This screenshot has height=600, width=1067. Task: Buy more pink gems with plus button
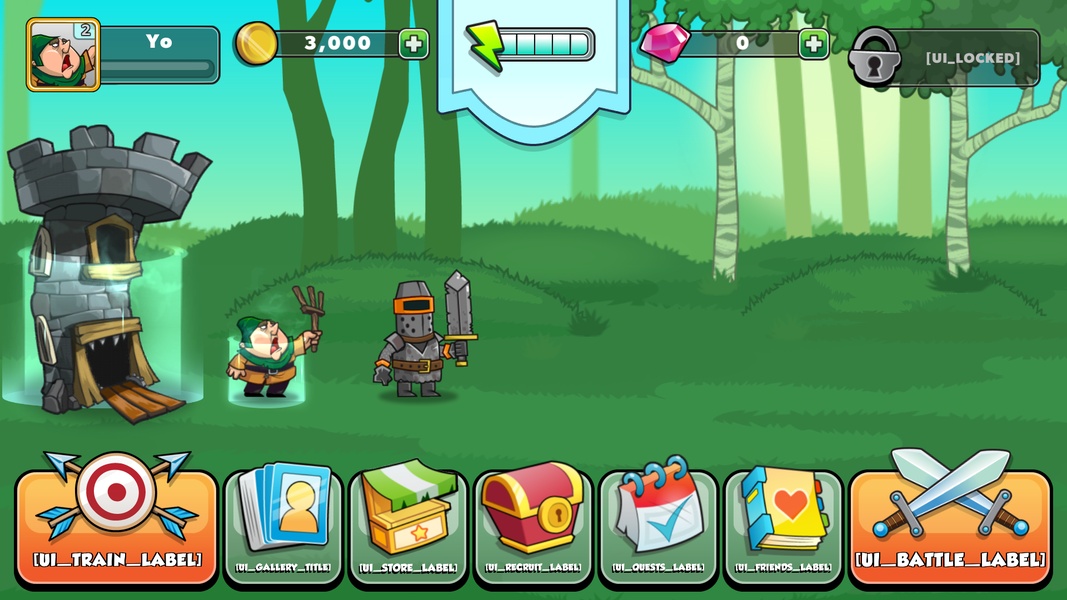(814, 43)
